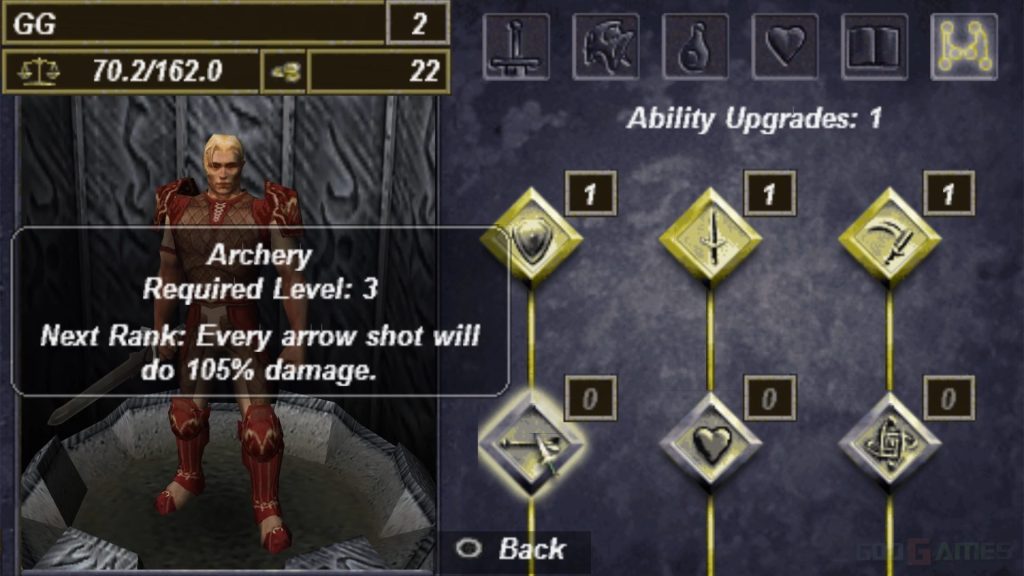Select the highlighted ability tree tab
The height and width of the screenshot is (576, 1024).
pos(964,46)
